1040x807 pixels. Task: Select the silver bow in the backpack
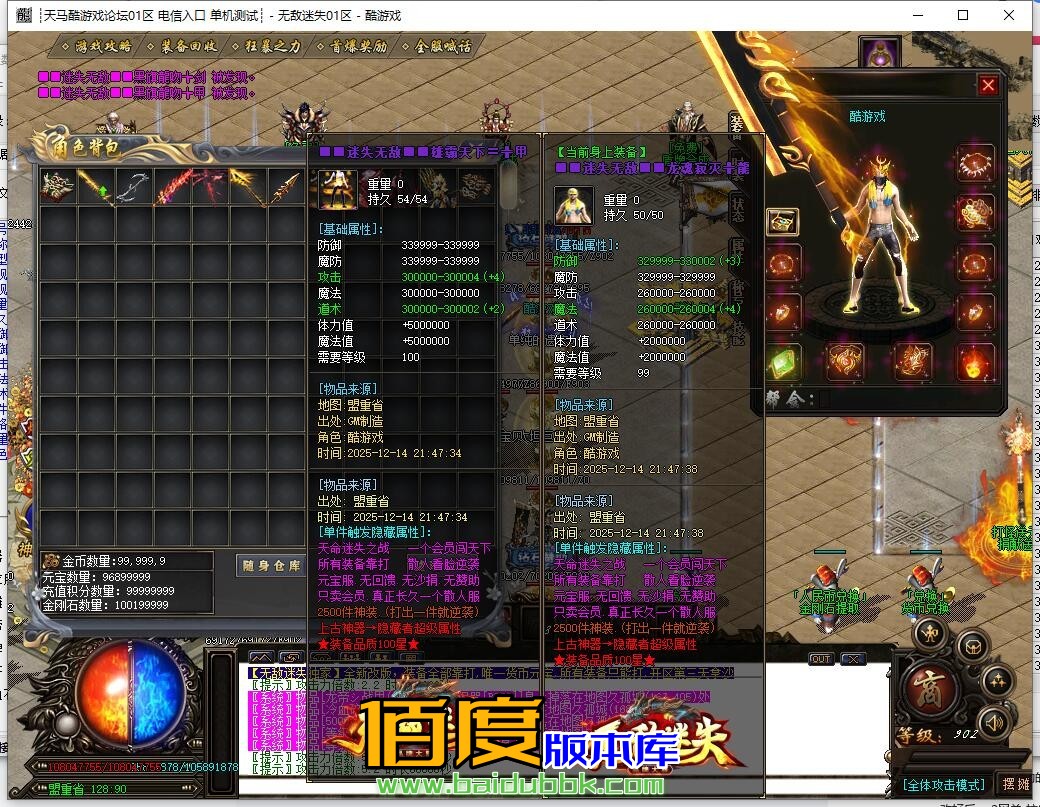(132, 187)
